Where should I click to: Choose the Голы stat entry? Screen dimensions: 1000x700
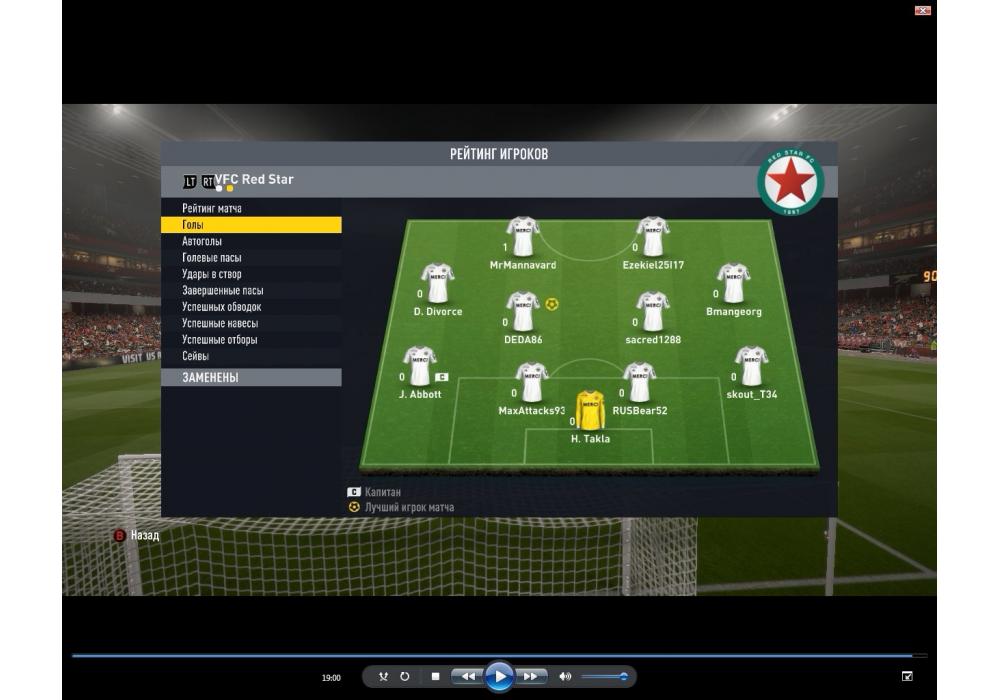tap(193, 225)
